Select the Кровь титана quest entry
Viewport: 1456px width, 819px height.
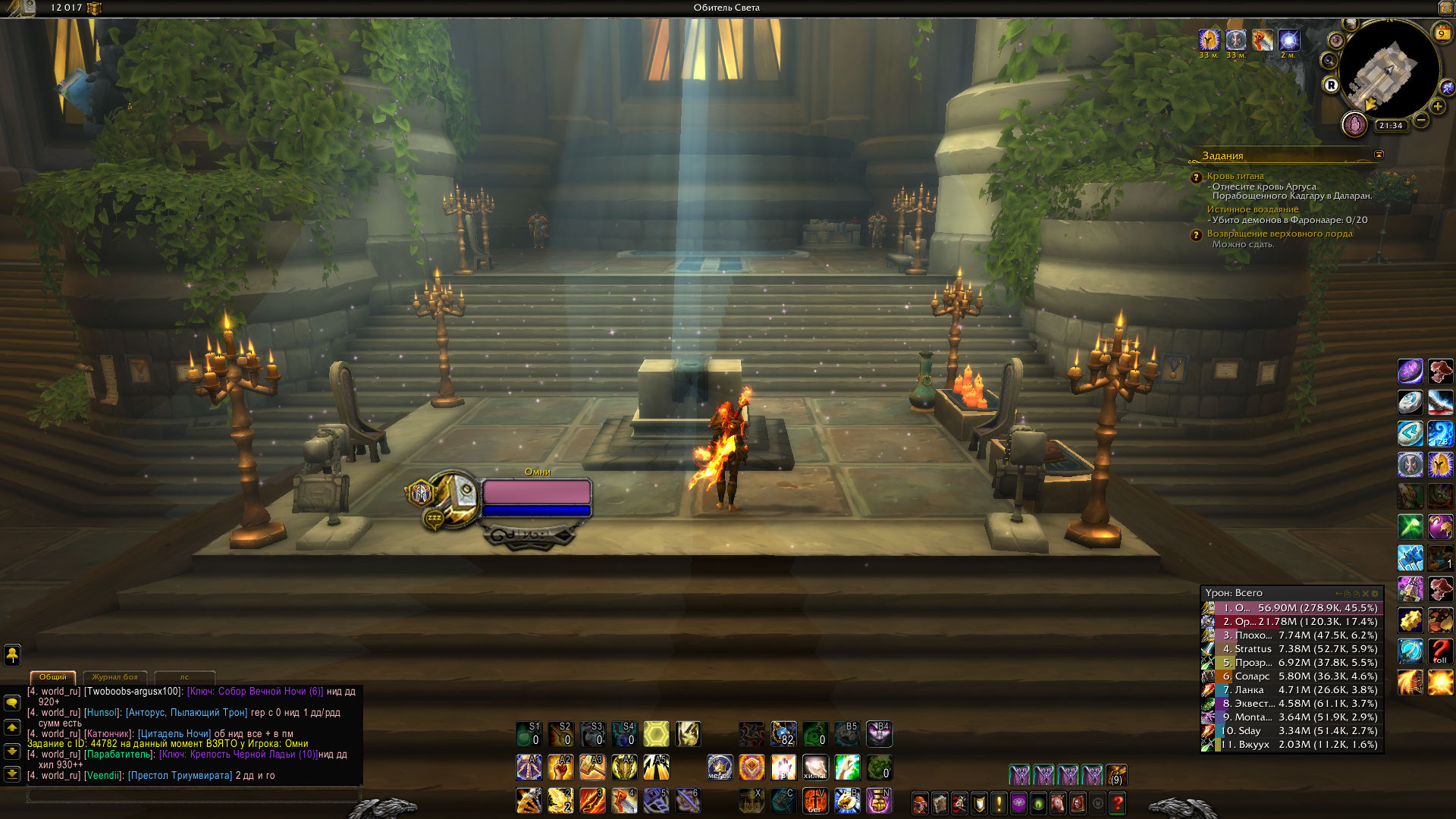click(x=1235, y=176)
